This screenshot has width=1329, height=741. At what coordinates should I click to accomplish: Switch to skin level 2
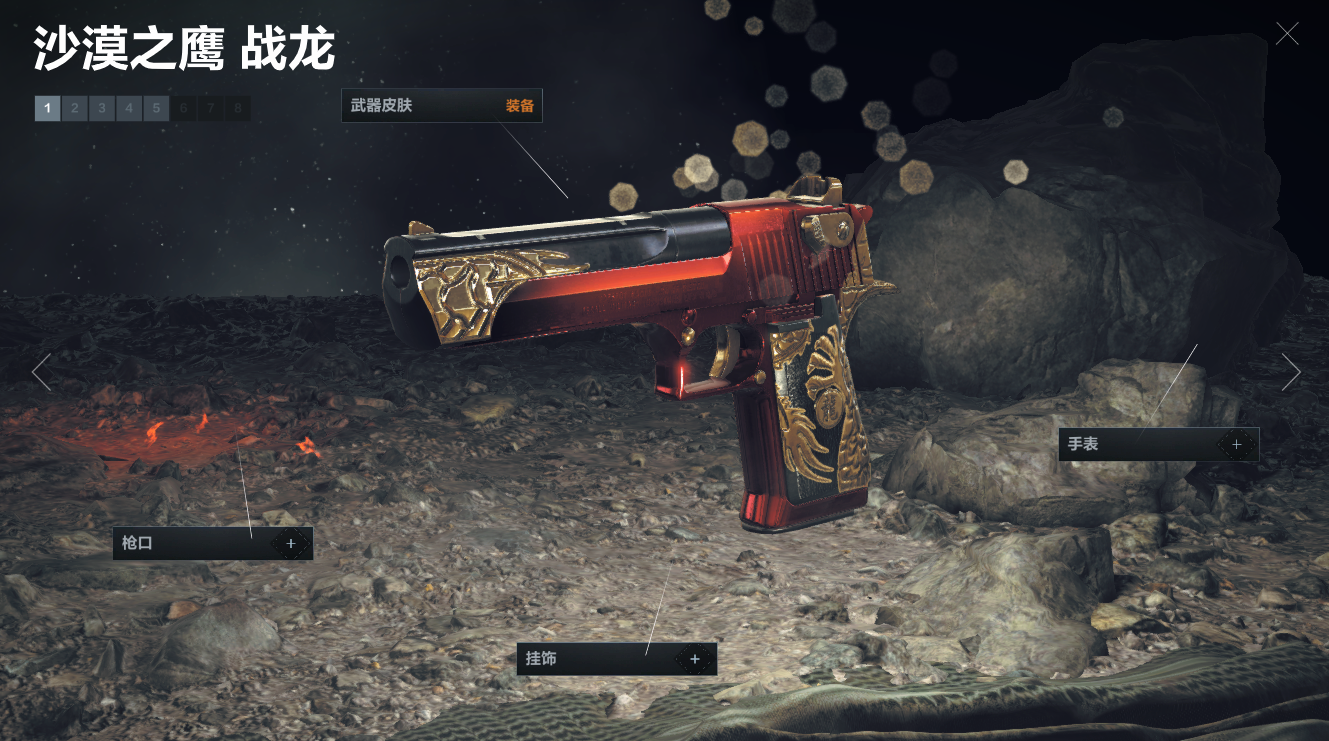(x=74, y=108)
